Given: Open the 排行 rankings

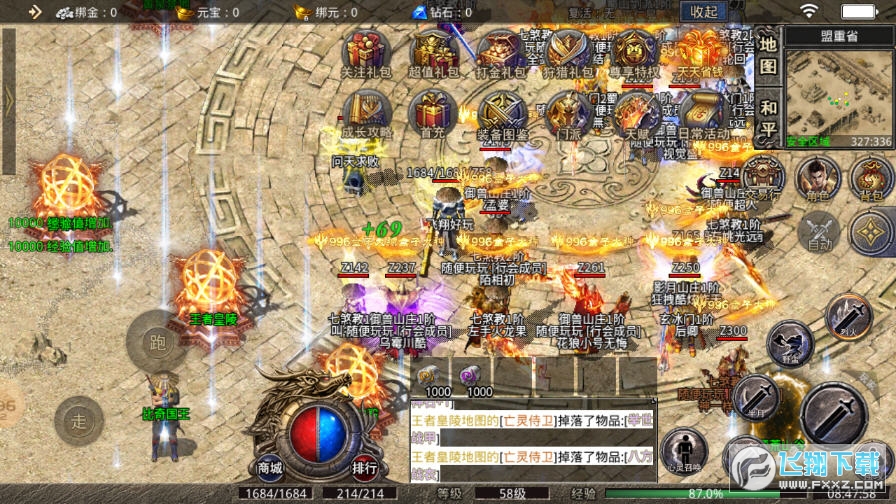Looking at the screenshot, I should coord(364,467).
